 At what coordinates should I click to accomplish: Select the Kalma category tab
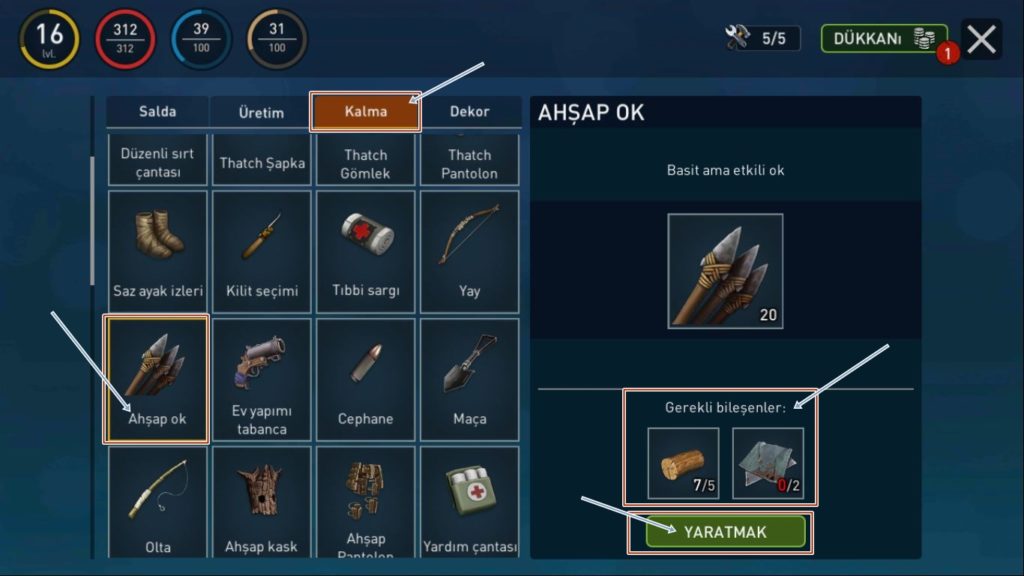click(x=365, y=111)
